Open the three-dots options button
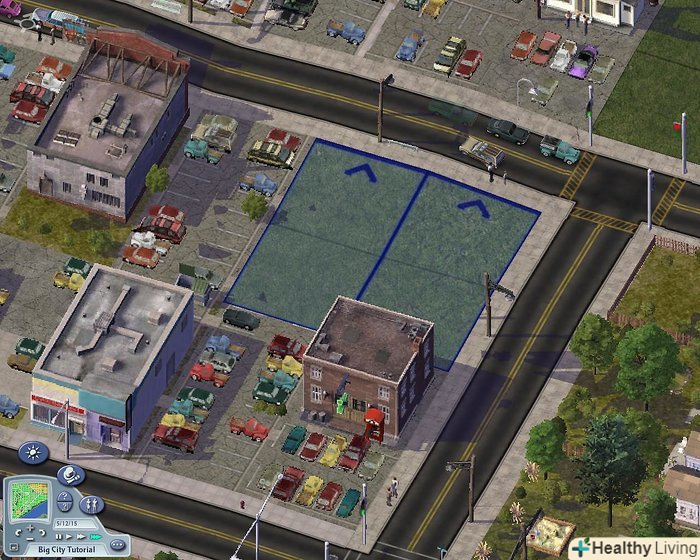The width and height of the screenshot is (700, 560). pyautogui.click(x=117, y=545)
